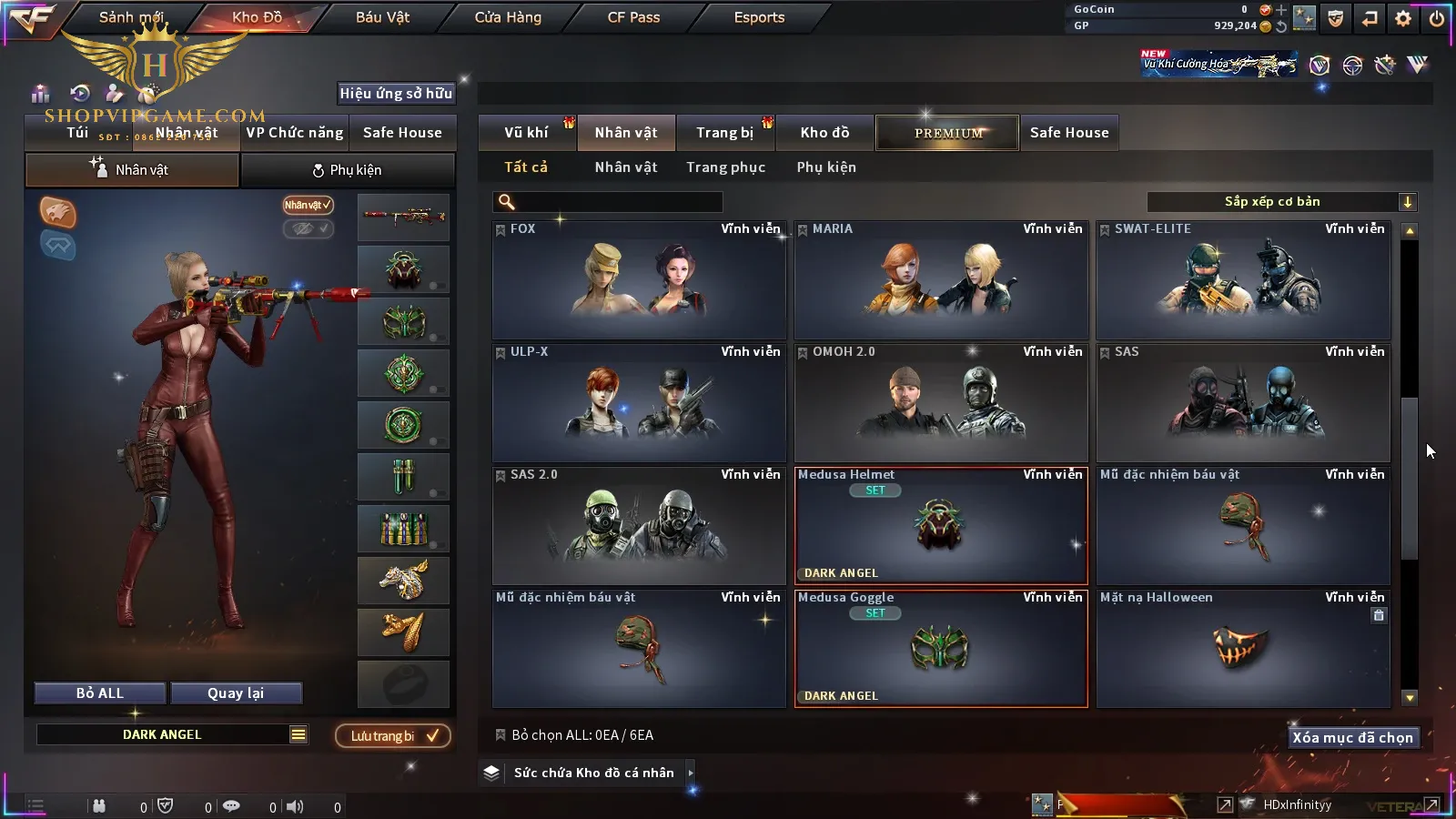
Task: Go to Cửa Hàng shop
Action: coord(508,17)
